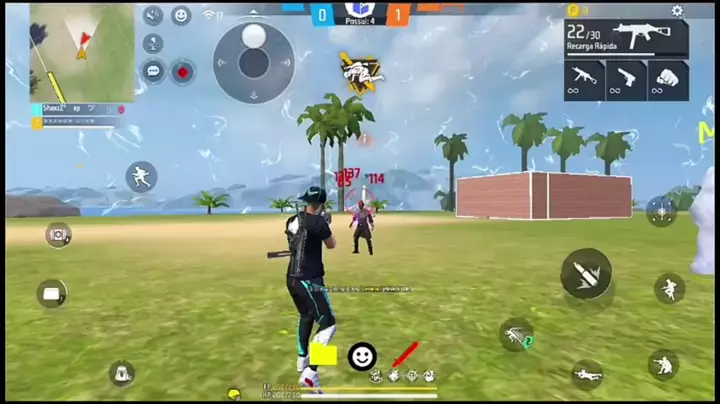Open the settings gear
The image size is (720, 404).
(x=677, y=11)
